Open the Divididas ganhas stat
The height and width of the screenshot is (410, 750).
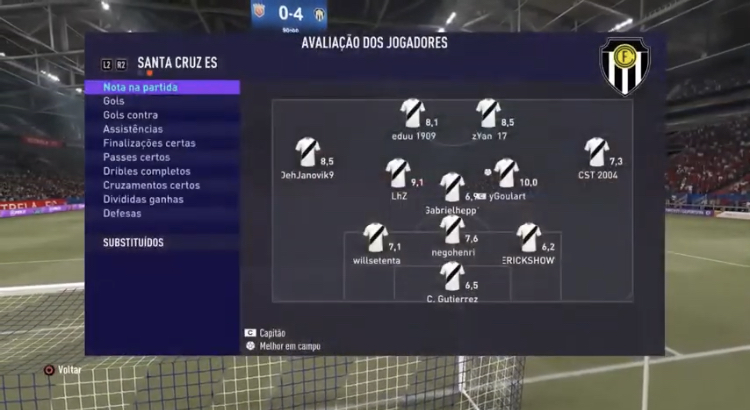pyautogui.click(x=143, y=199)
